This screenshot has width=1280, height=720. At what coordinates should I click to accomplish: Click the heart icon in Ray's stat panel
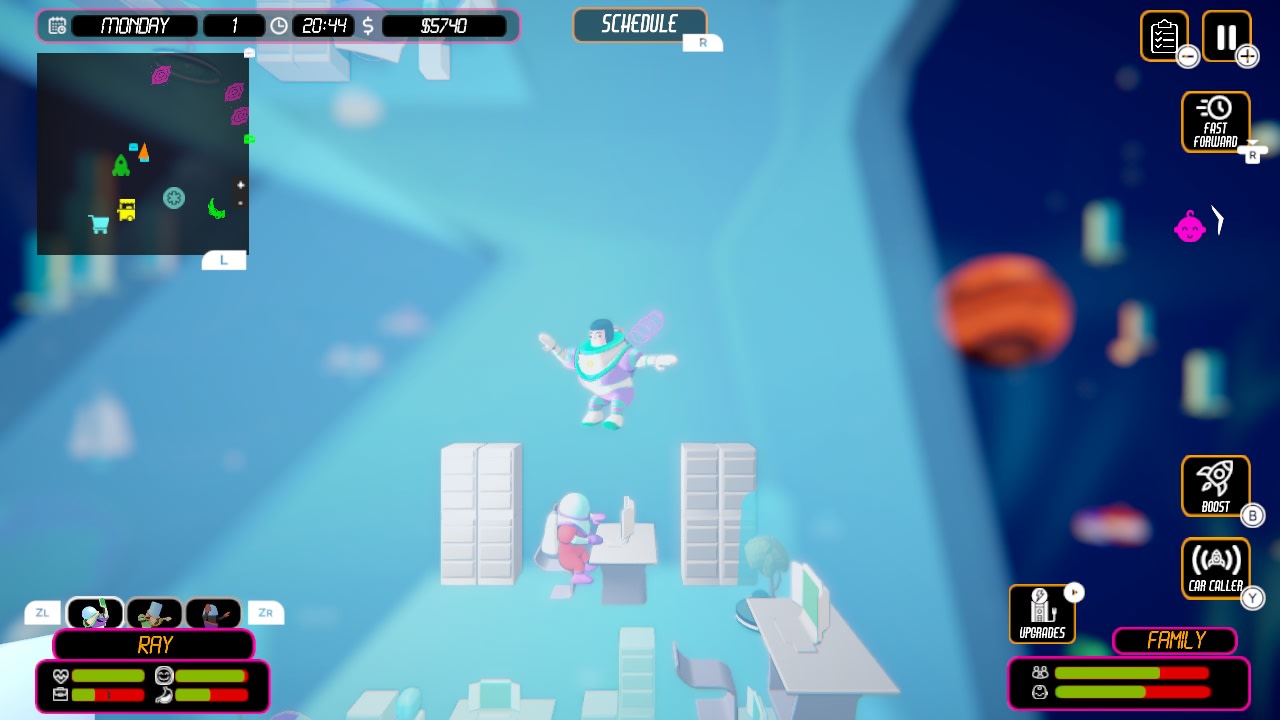click(x=61, y=675)
